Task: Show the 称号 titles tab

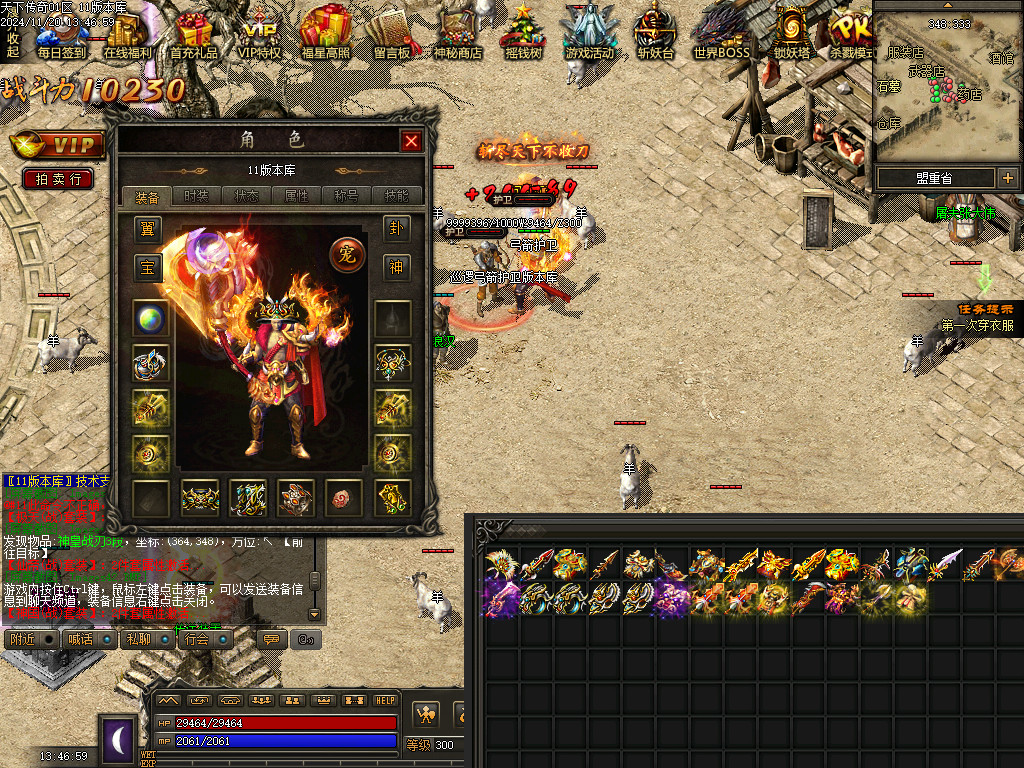Action: [347, 196]
